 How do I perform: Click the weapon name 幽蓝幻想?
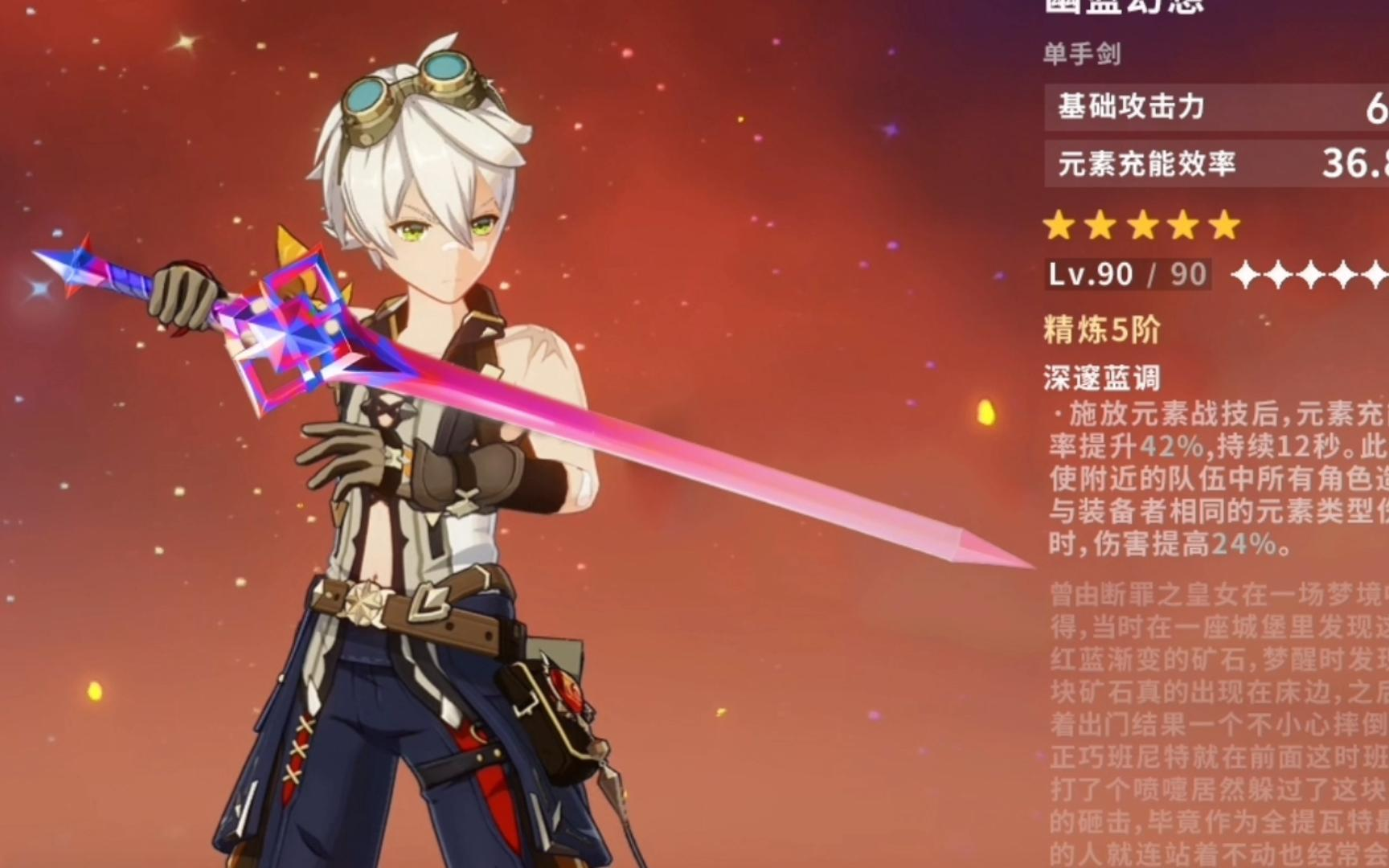coord(1125,6)
